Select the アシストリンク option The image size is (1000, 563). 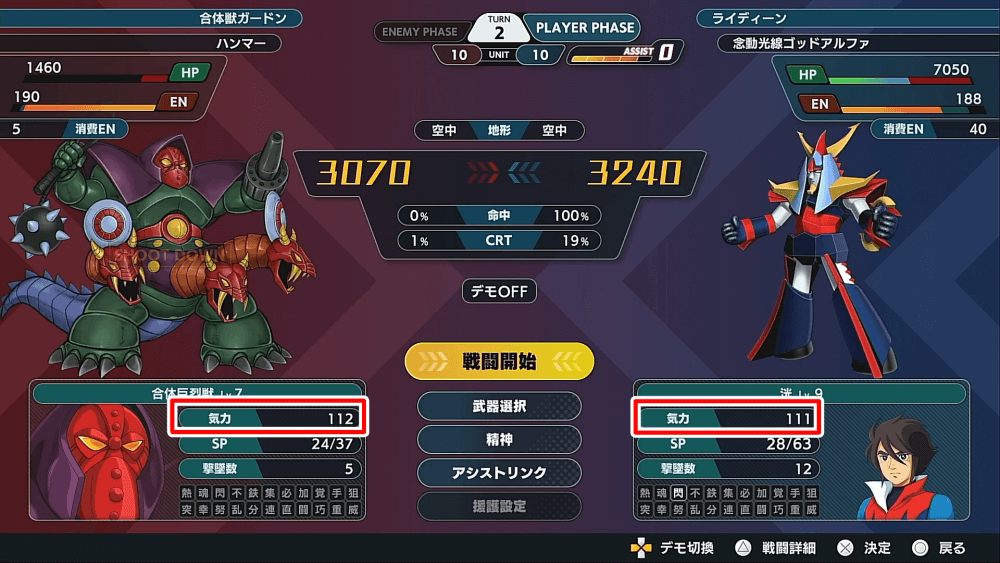499,473
